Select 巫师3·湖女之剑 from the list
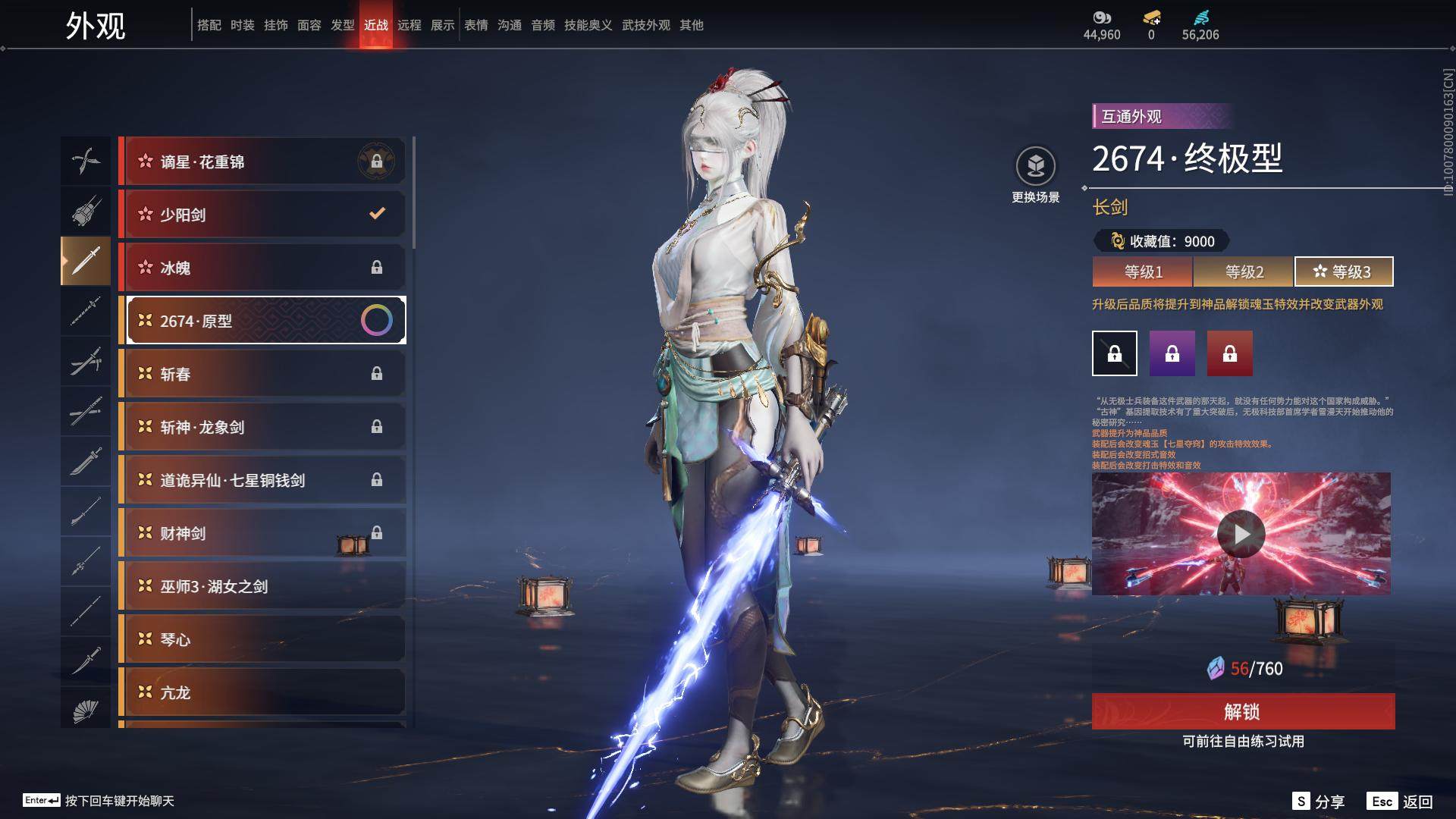 click(x=262, y=586)
